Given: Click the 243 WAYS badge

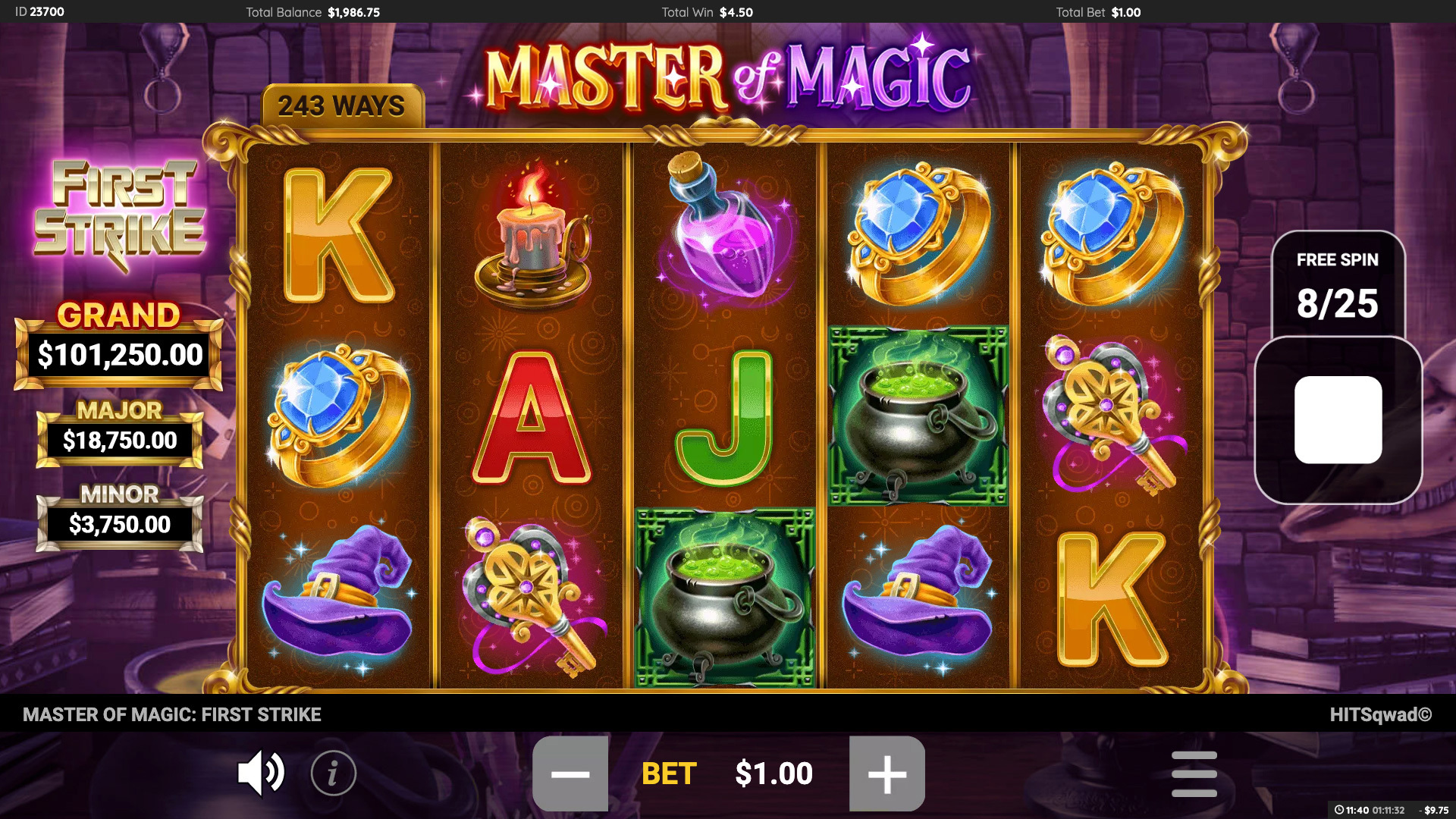Looking at the screenshot, I should pyautogui.click(x=343, y=106).
